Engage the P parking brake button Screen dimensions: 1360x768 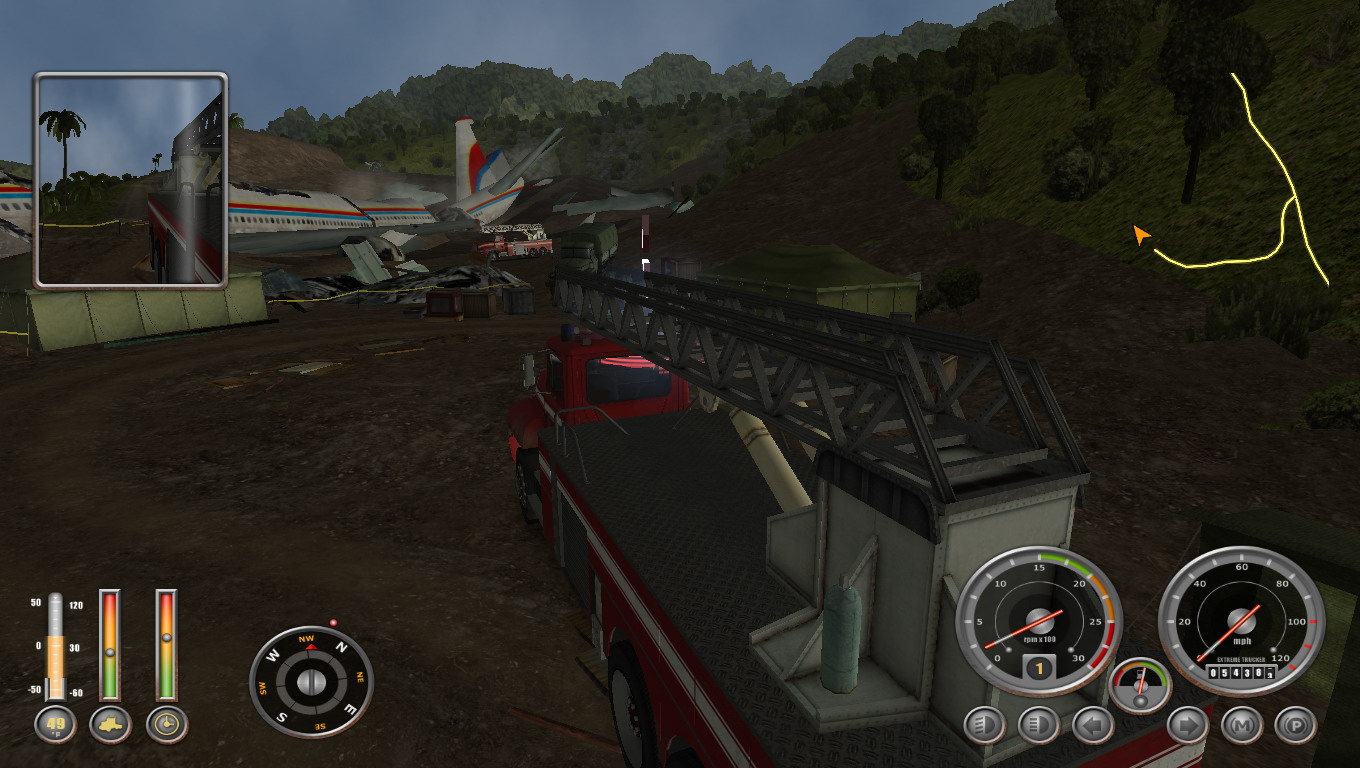[x=1296, y=725]
